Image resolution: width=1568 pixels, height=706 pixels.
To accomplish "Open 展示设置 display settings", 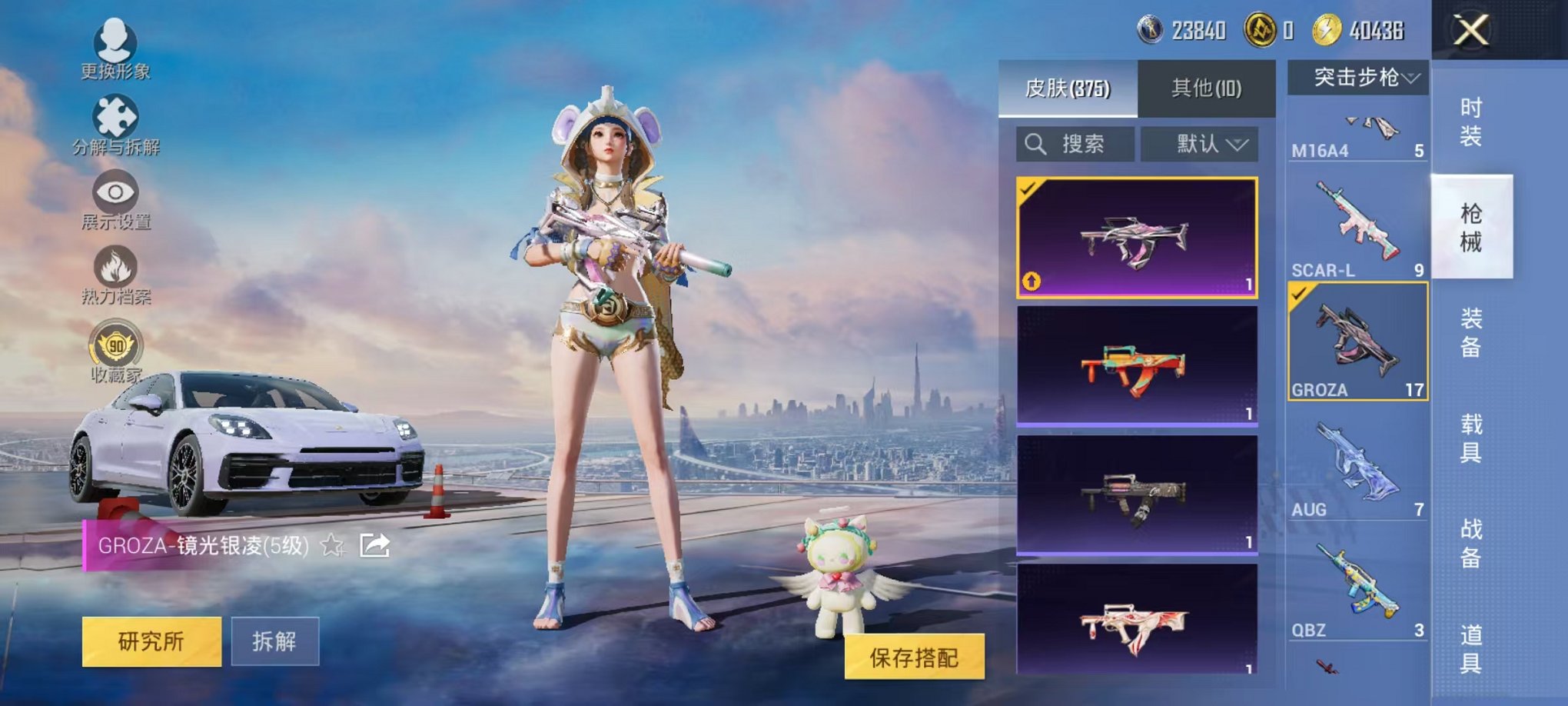I will (114, 192).
